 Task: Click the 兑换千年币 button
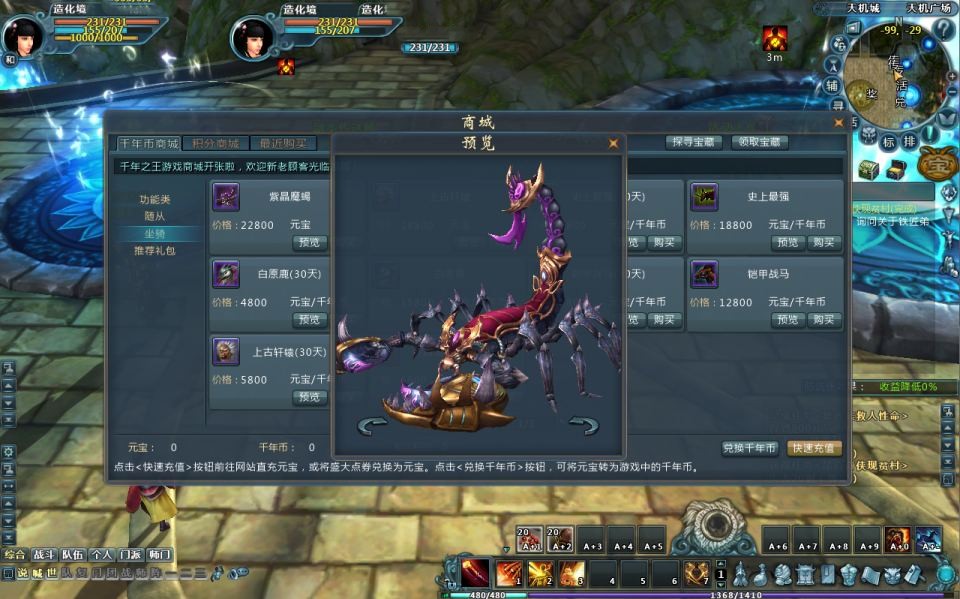click(749, 448)
